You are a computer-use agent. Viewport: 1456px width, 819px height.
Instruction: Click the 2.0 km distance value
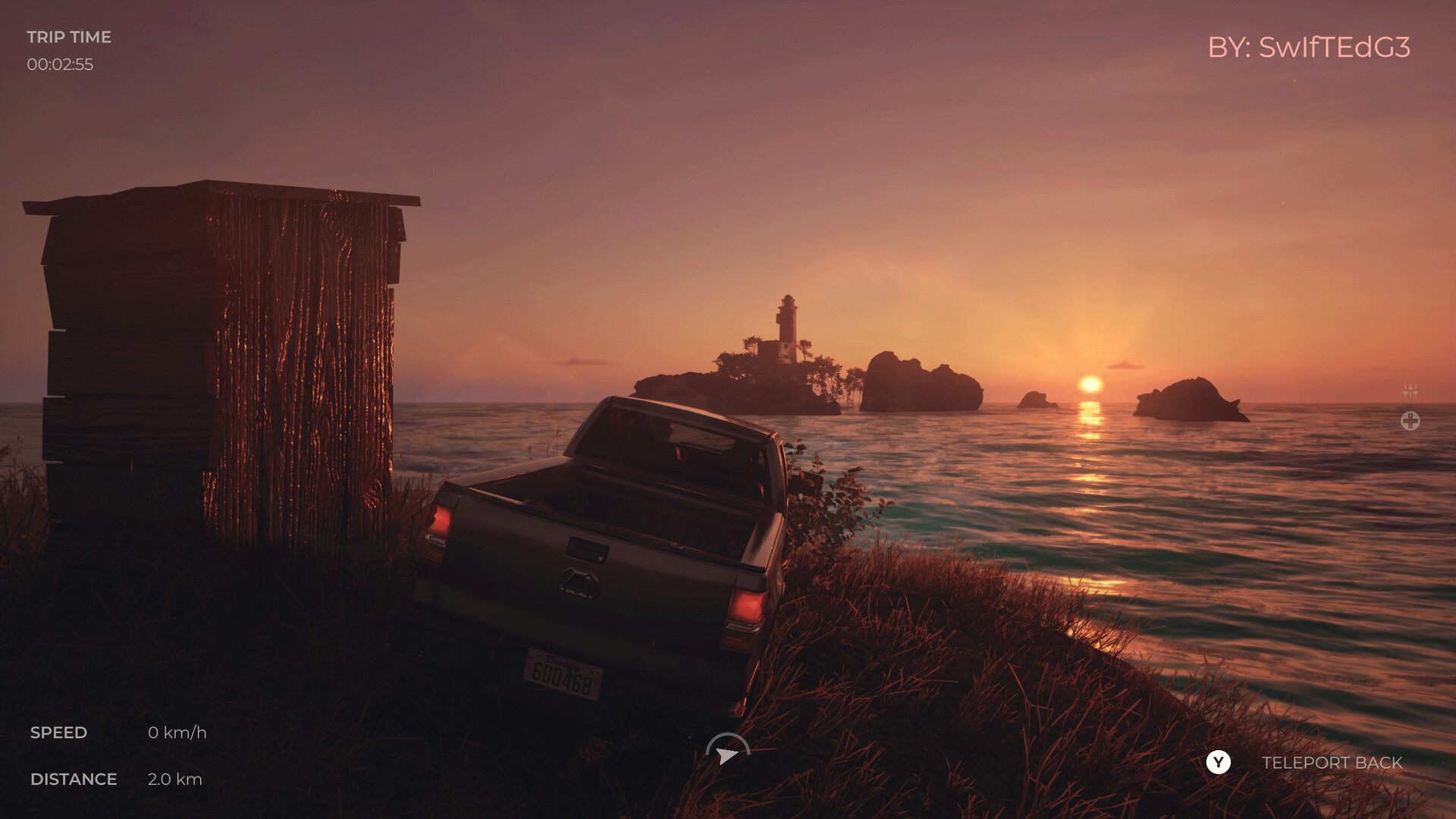pyautogui.click(x=175, y=779)
